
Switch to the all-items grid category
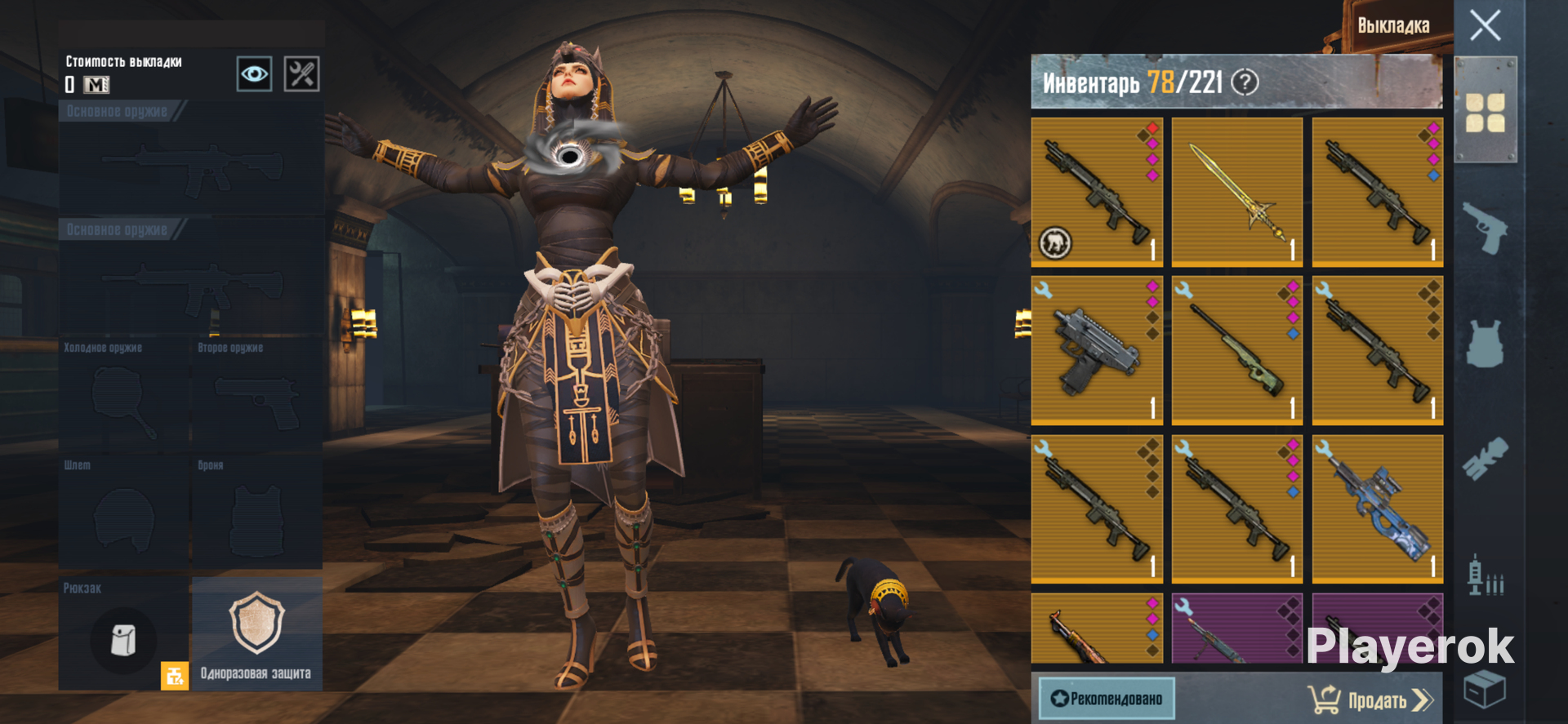1485,113
